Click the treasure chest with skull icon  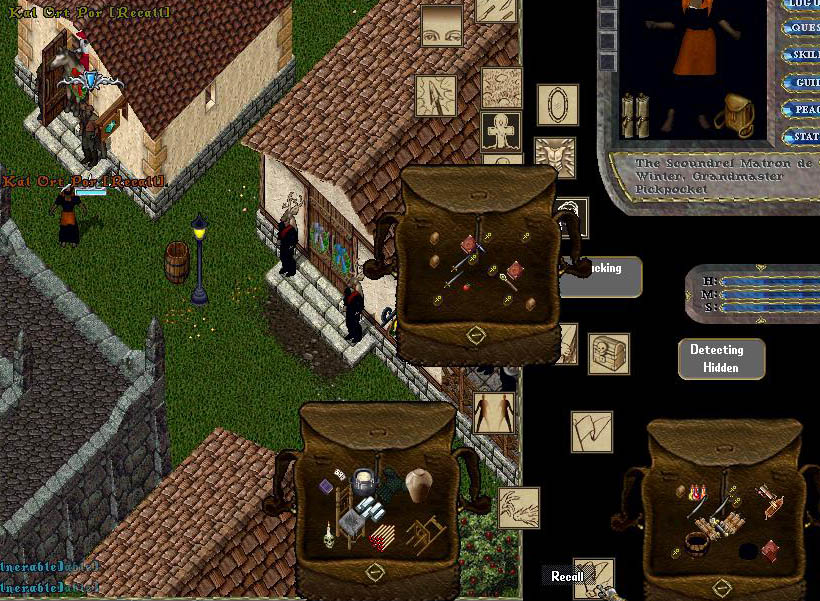pyautogui.click(x=608, y=354)
